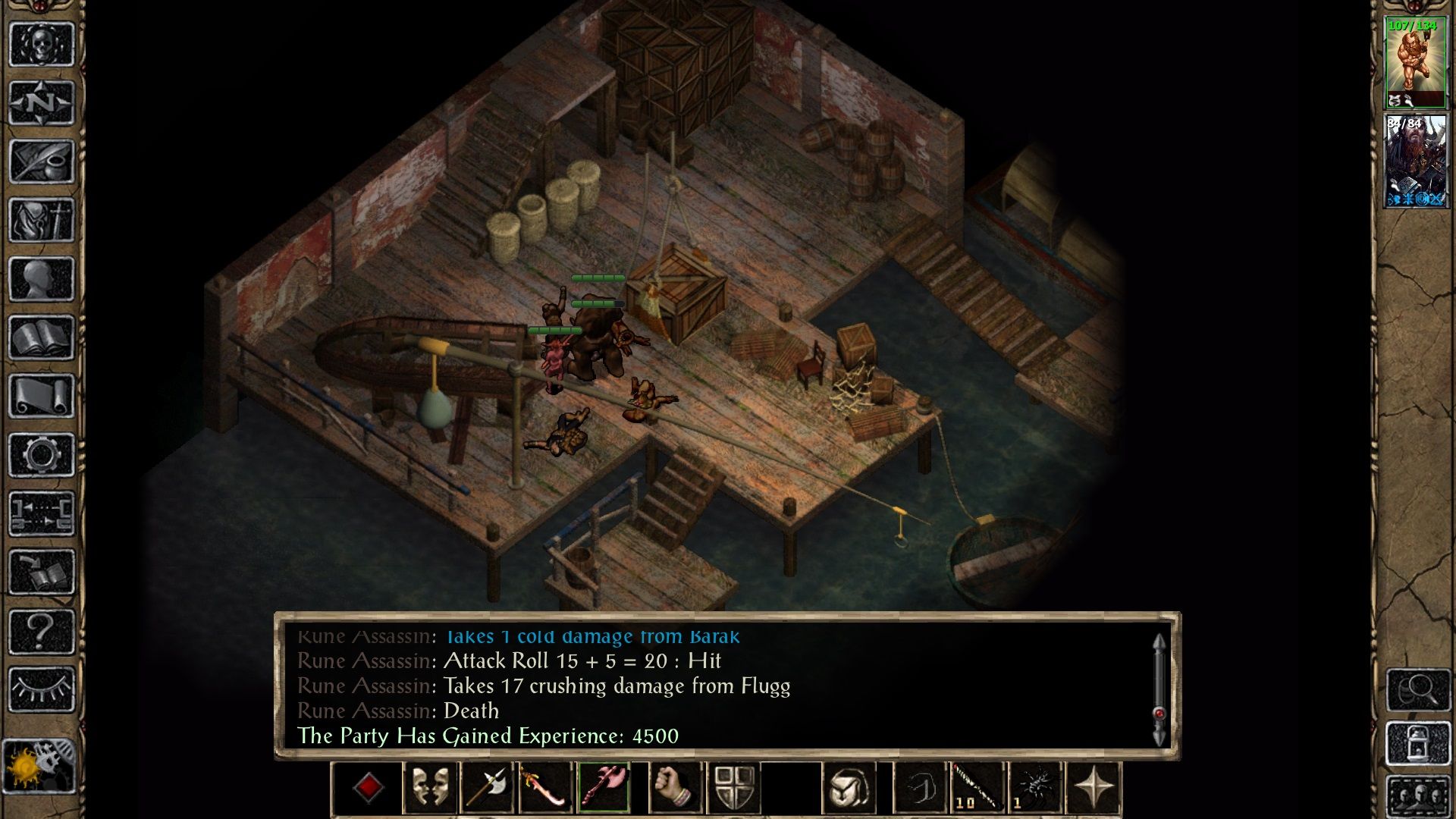This screenshot has width=1456, height=819.
Task: Choose the talk masks action
Action: point(430,788)
